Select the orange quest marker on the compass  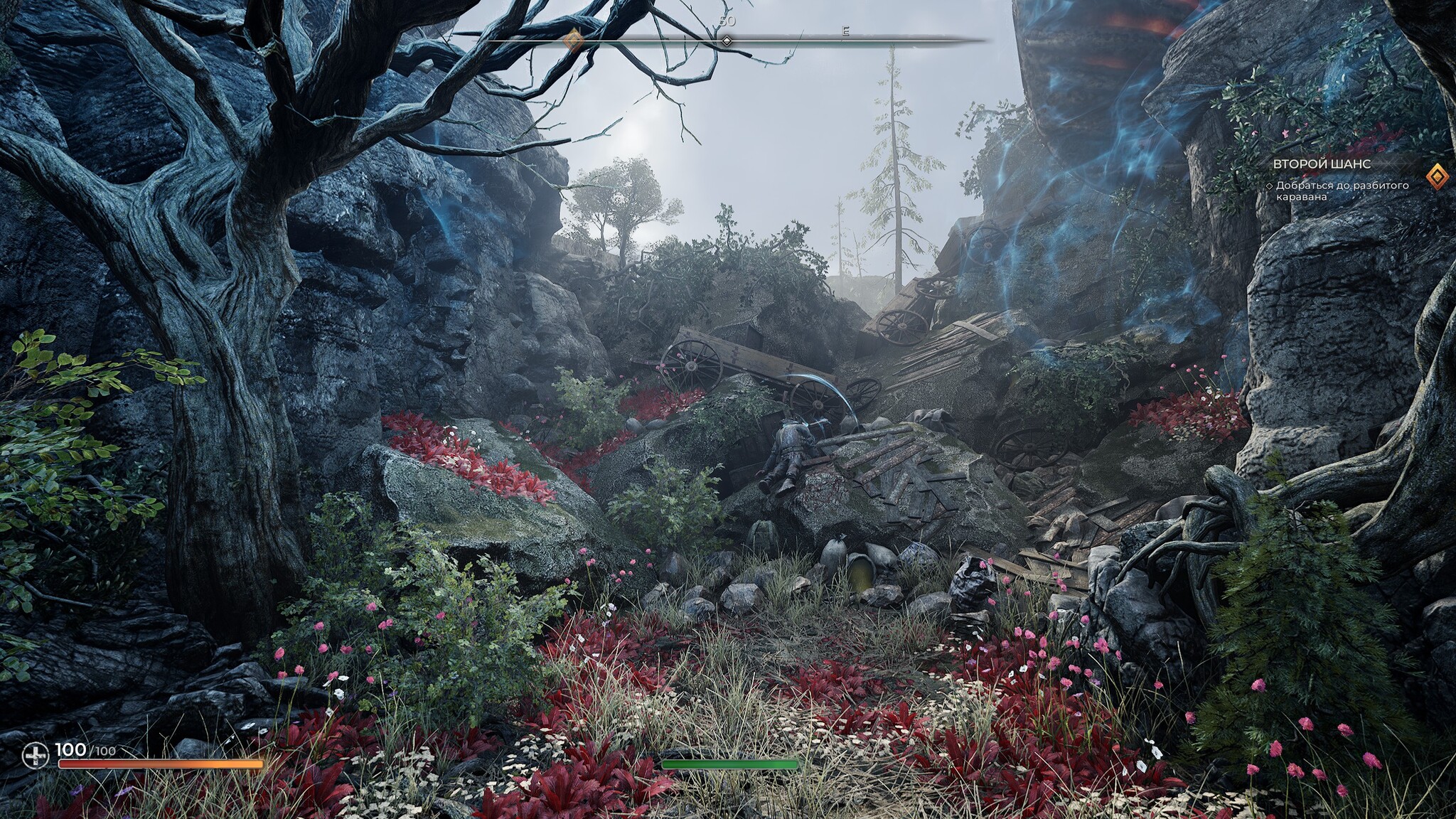coord(573,40)
